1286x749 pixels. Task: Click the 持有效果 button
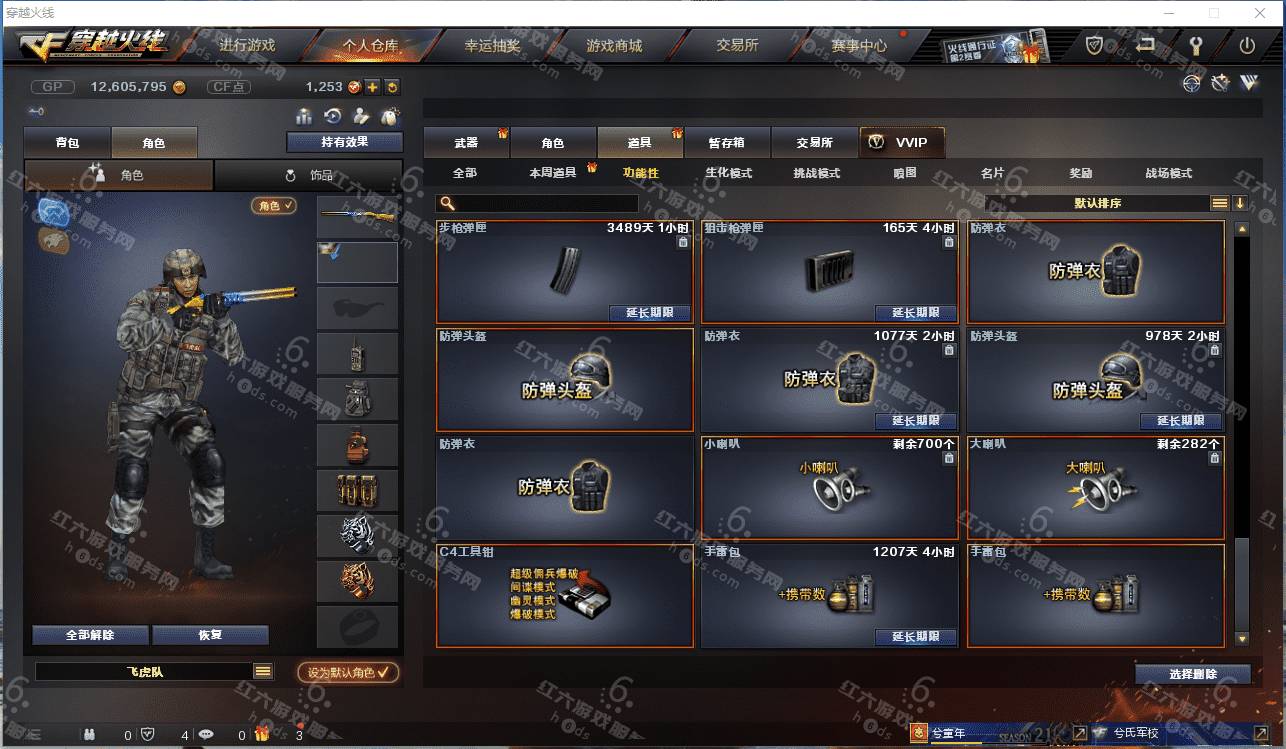(x=344, y=142)
